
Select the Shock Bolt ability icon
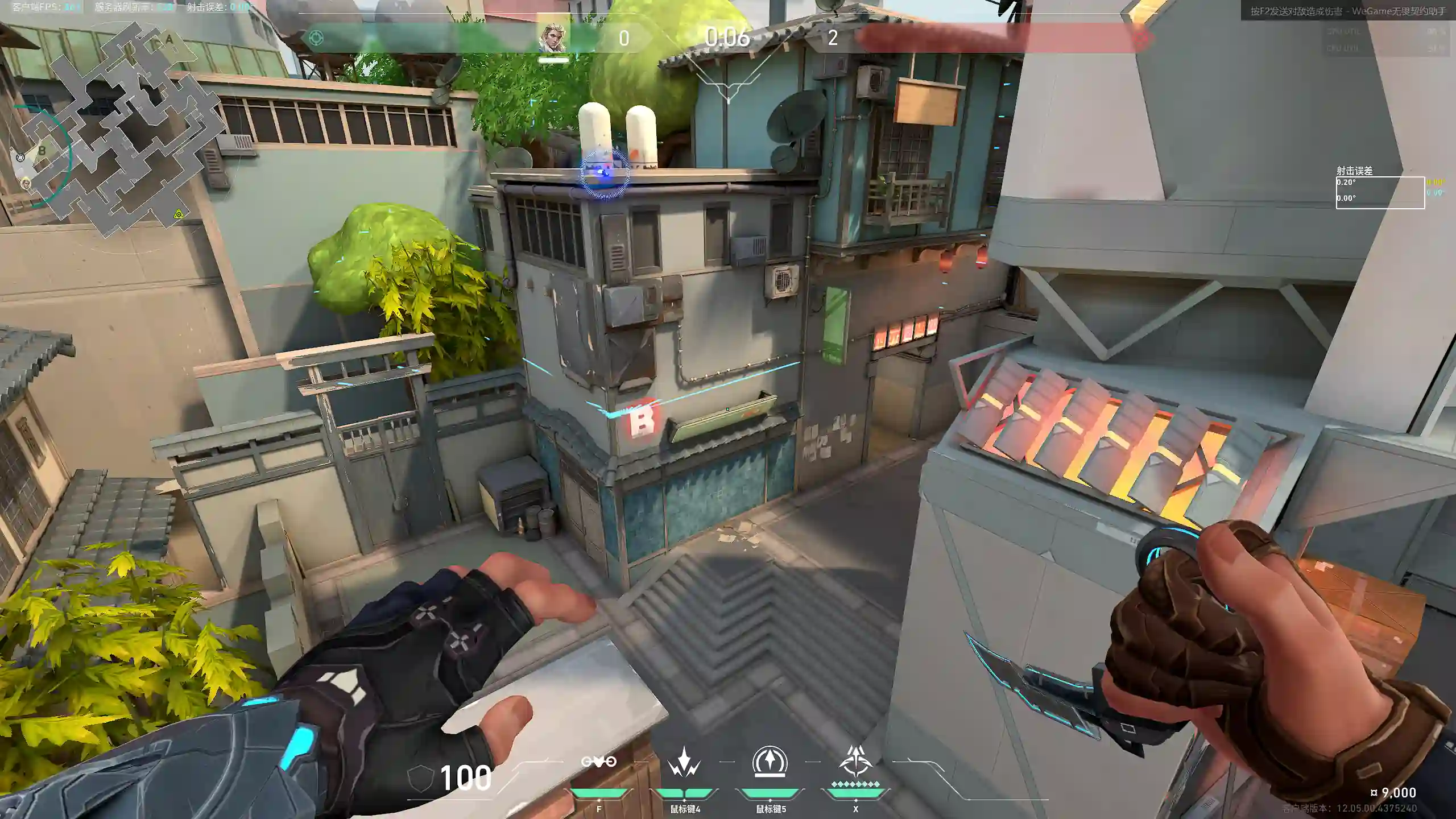coord(684,762)
